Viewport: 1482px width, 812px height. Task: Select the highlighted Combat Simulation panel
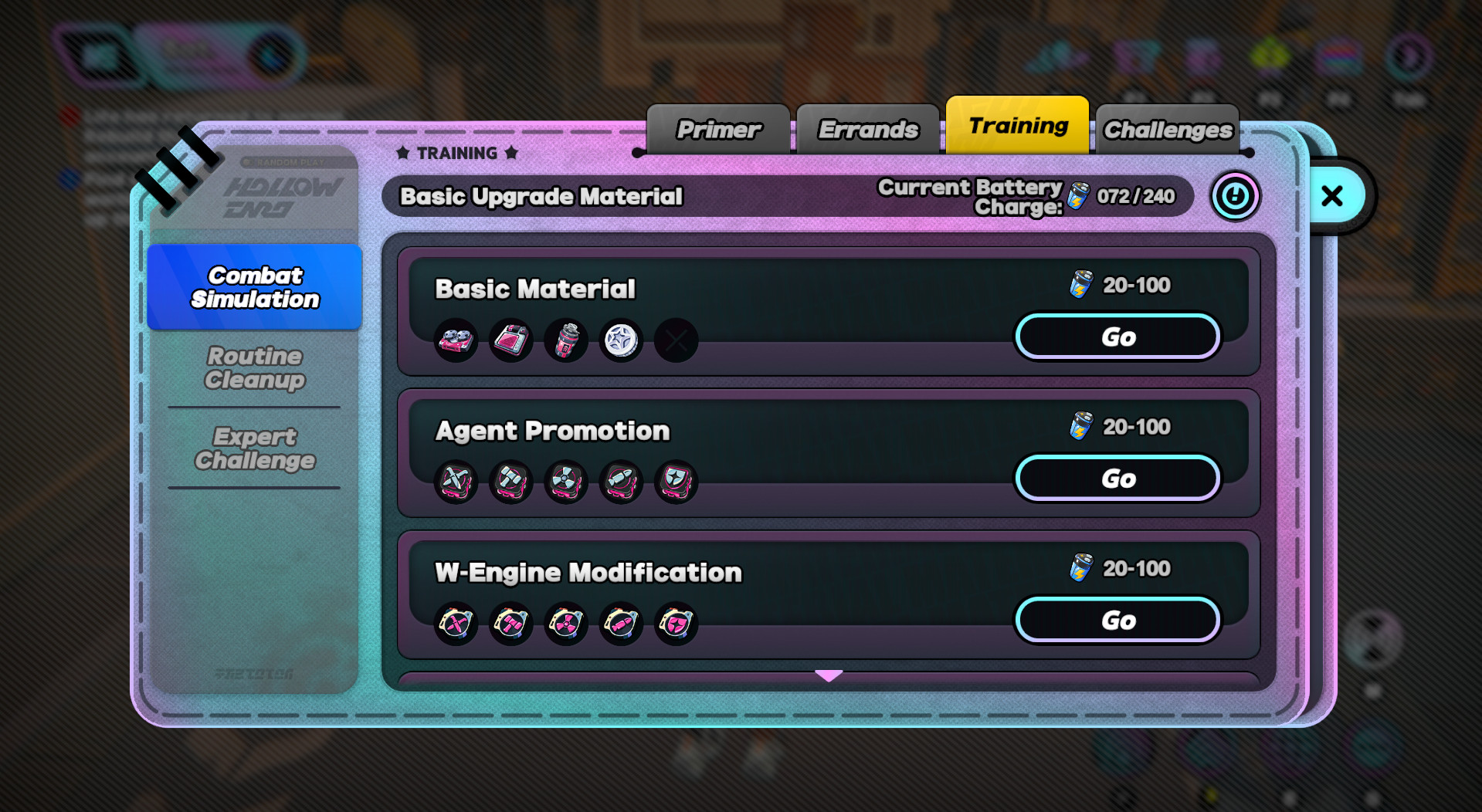[x=254, y=287]
